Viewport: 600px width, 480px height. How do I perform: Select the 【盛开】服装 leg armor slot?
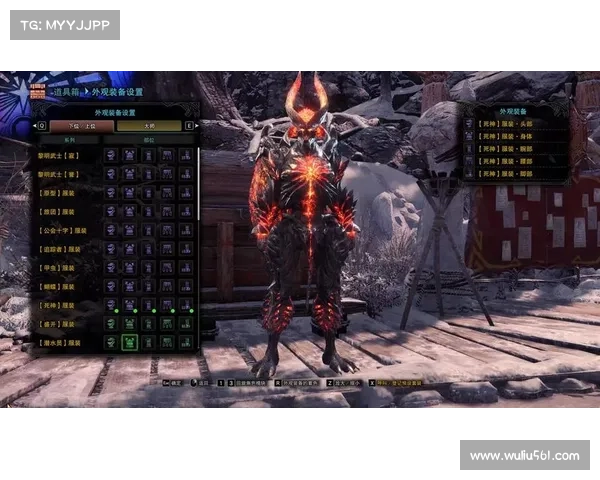pyautogui.click(x=186, y=323)
